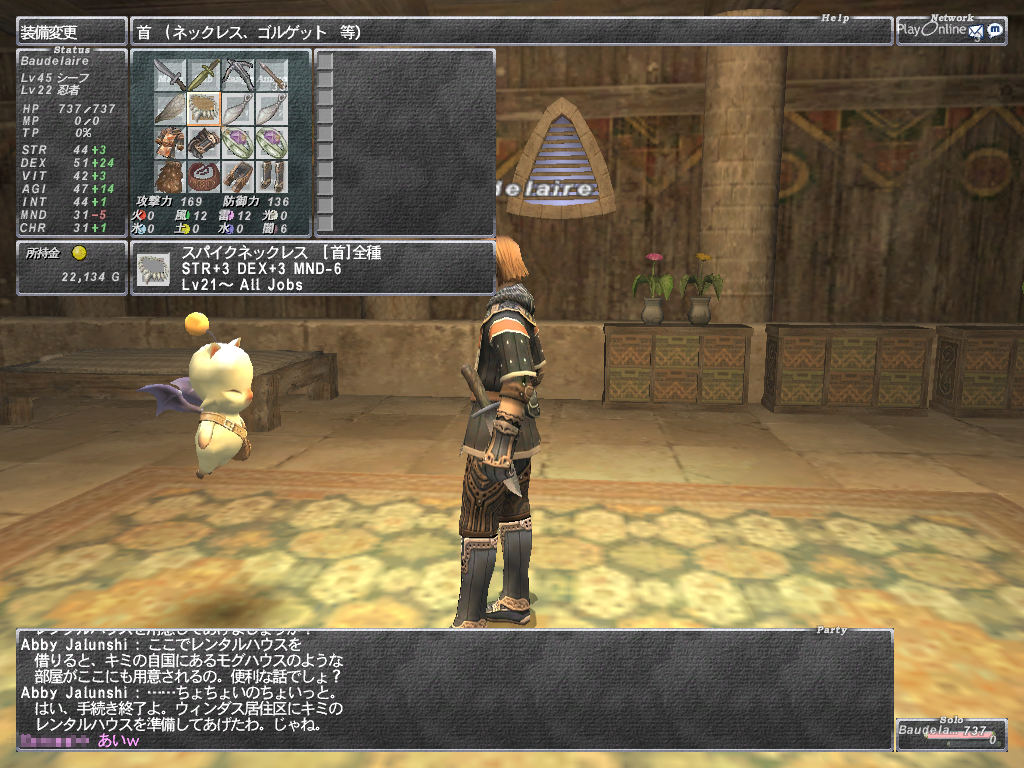
Task: Select the gloves hand slot
Action: click(x=204, y=142)
